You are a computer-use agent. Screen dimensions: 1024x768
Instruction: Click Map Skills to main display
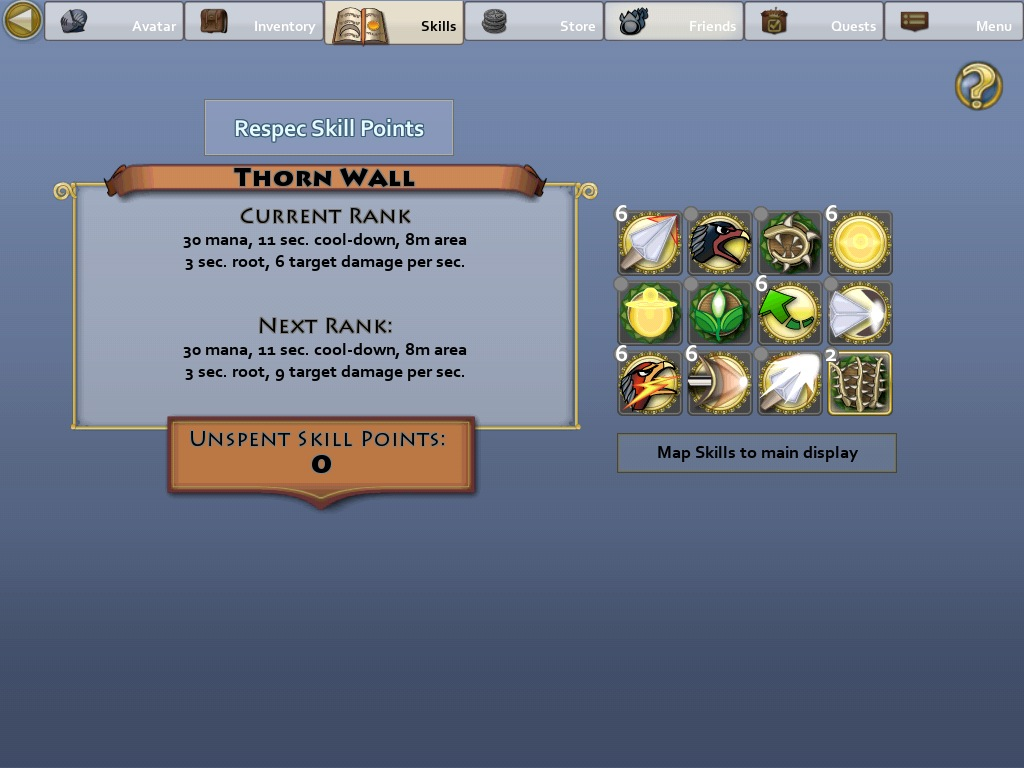[x=757, y=453]
